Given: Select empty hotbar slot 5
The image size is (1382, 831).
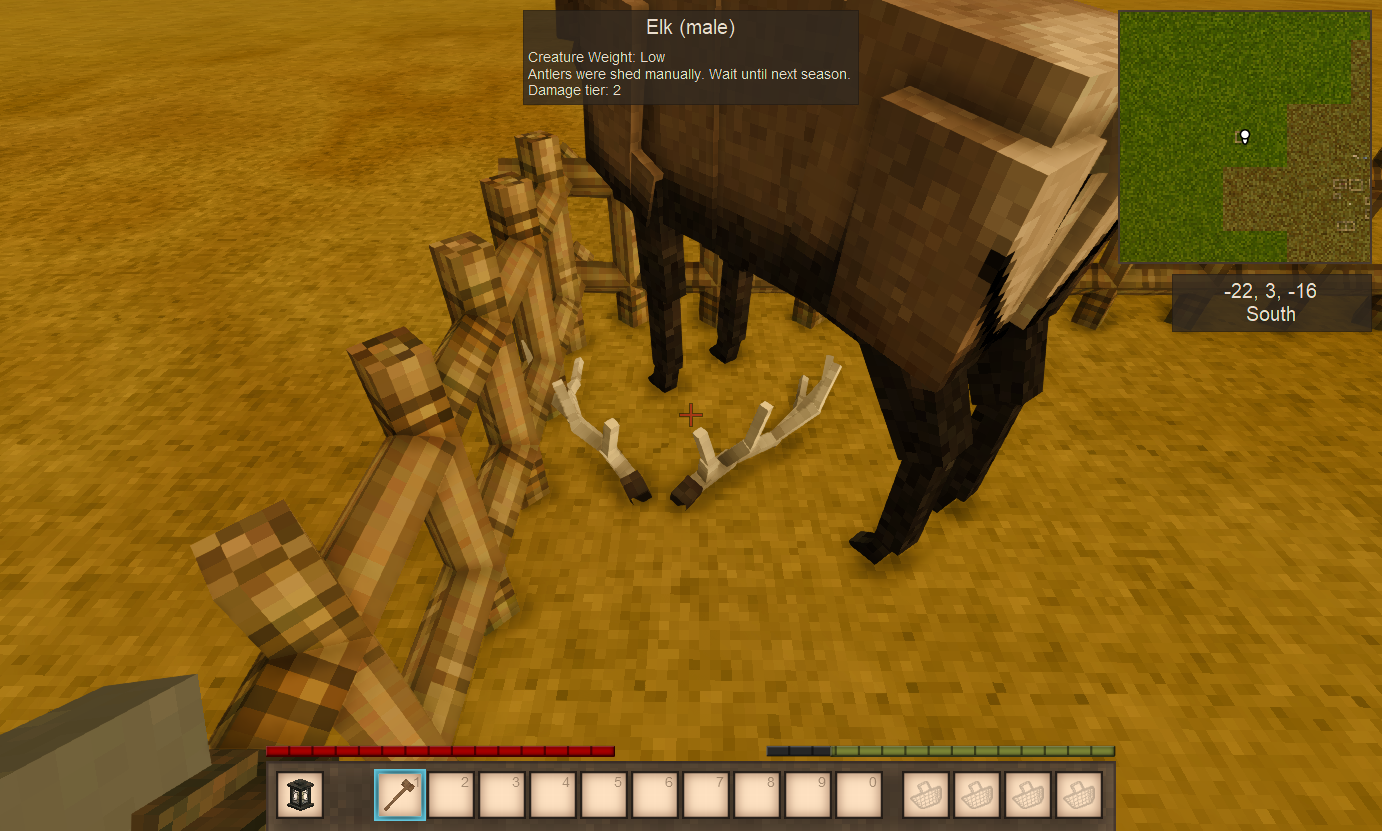Looking at the screenshot, I should 604,794.
